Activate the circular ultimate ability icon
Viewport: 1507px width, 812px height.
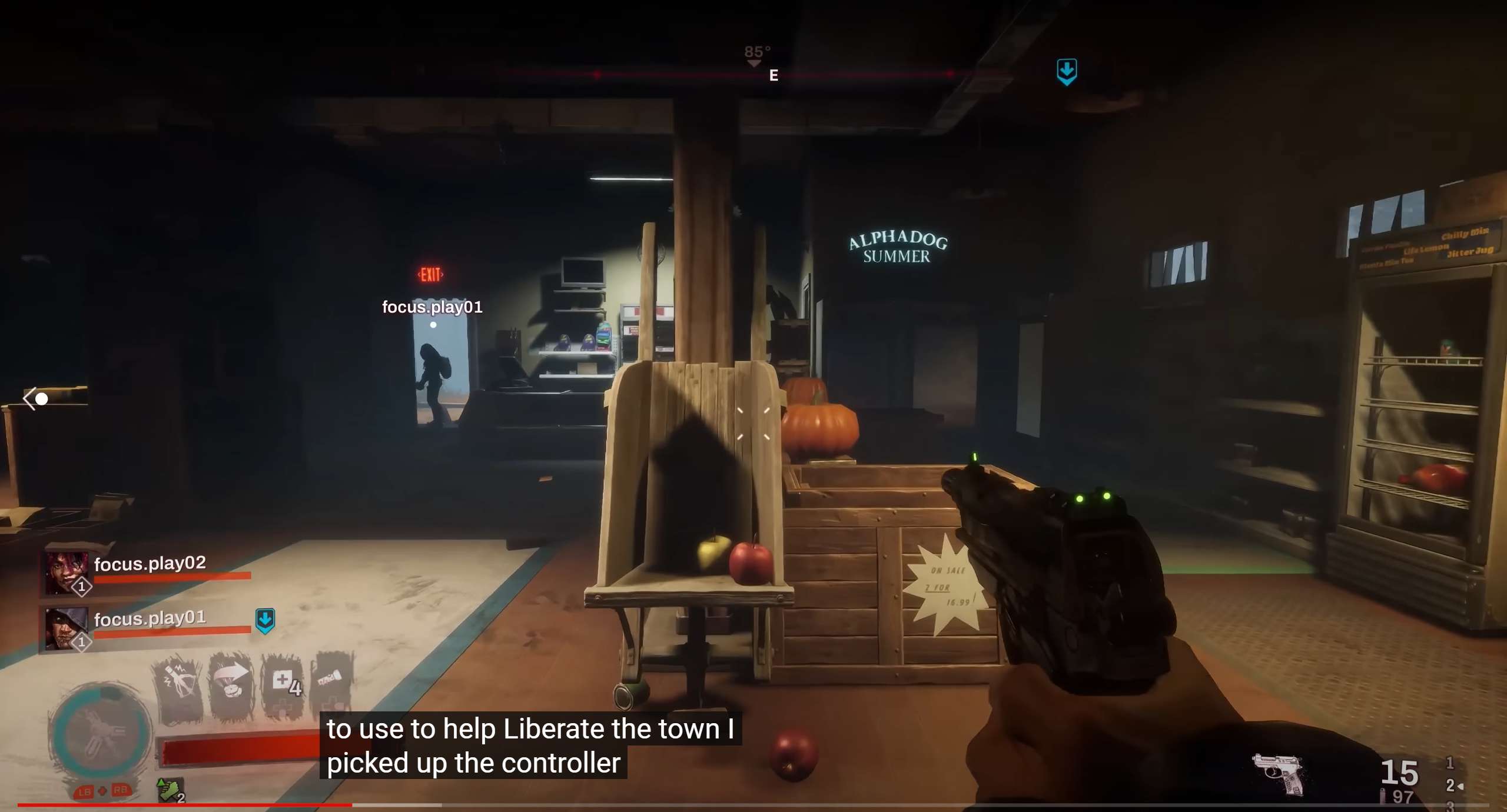click(101, 731)
